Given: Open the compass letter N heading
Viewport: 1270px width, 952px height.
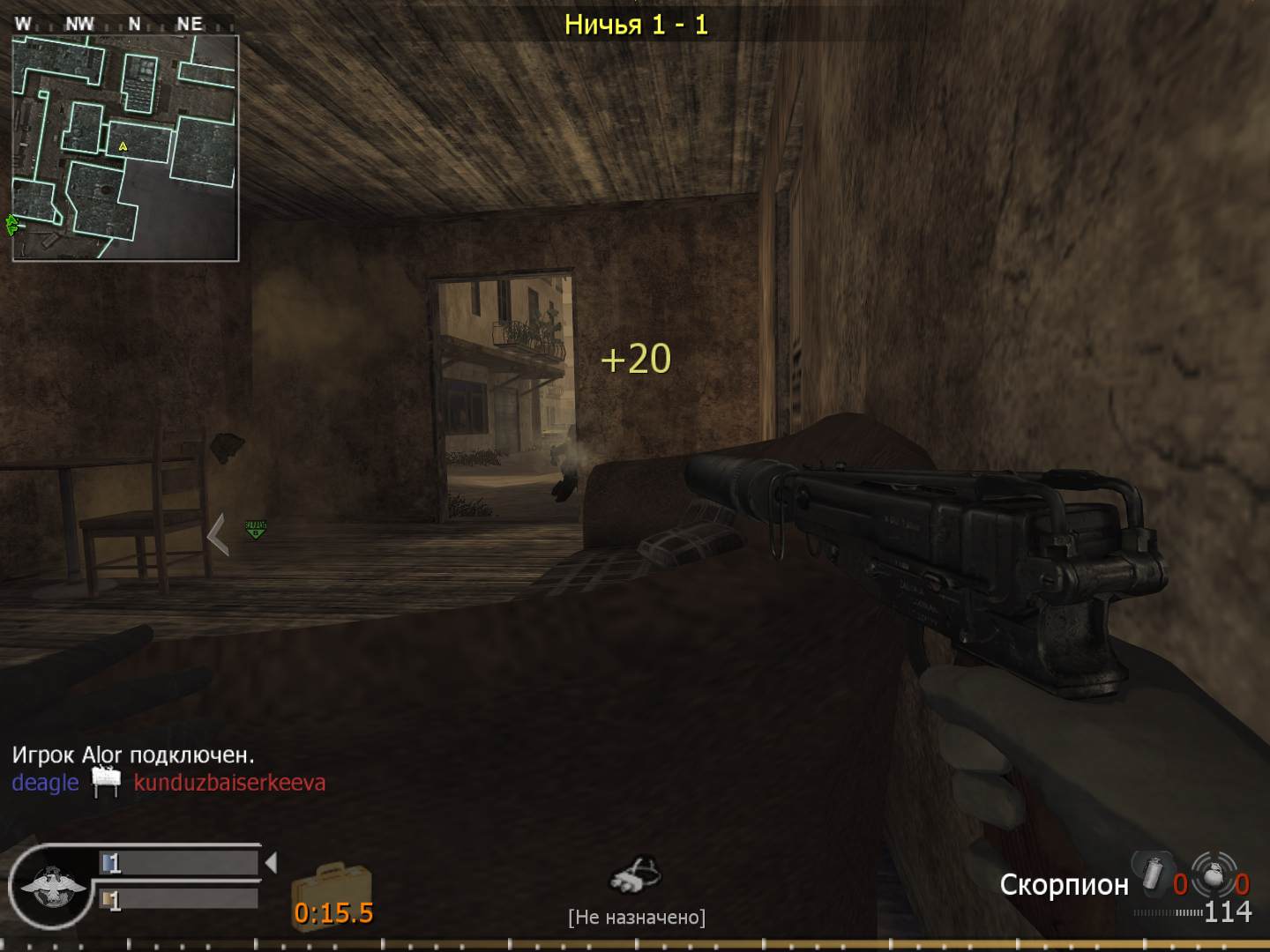Looking at the screenshot, I should coord(134,23).
